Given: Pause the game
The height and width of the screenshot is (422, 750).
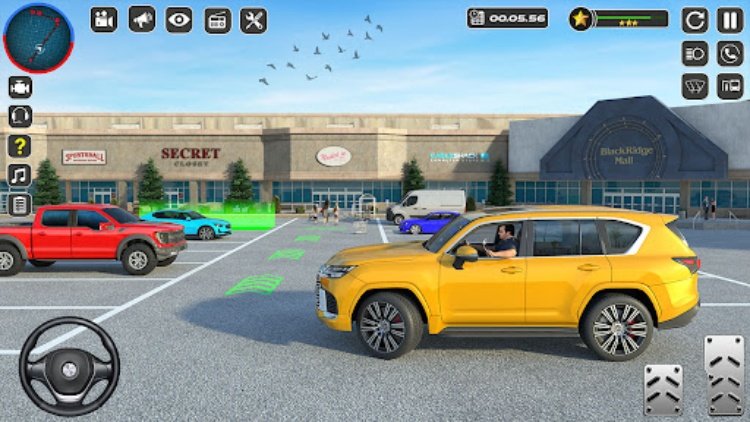Looking at the screenshot, I should pyautogui.click(x=730, y=19).
